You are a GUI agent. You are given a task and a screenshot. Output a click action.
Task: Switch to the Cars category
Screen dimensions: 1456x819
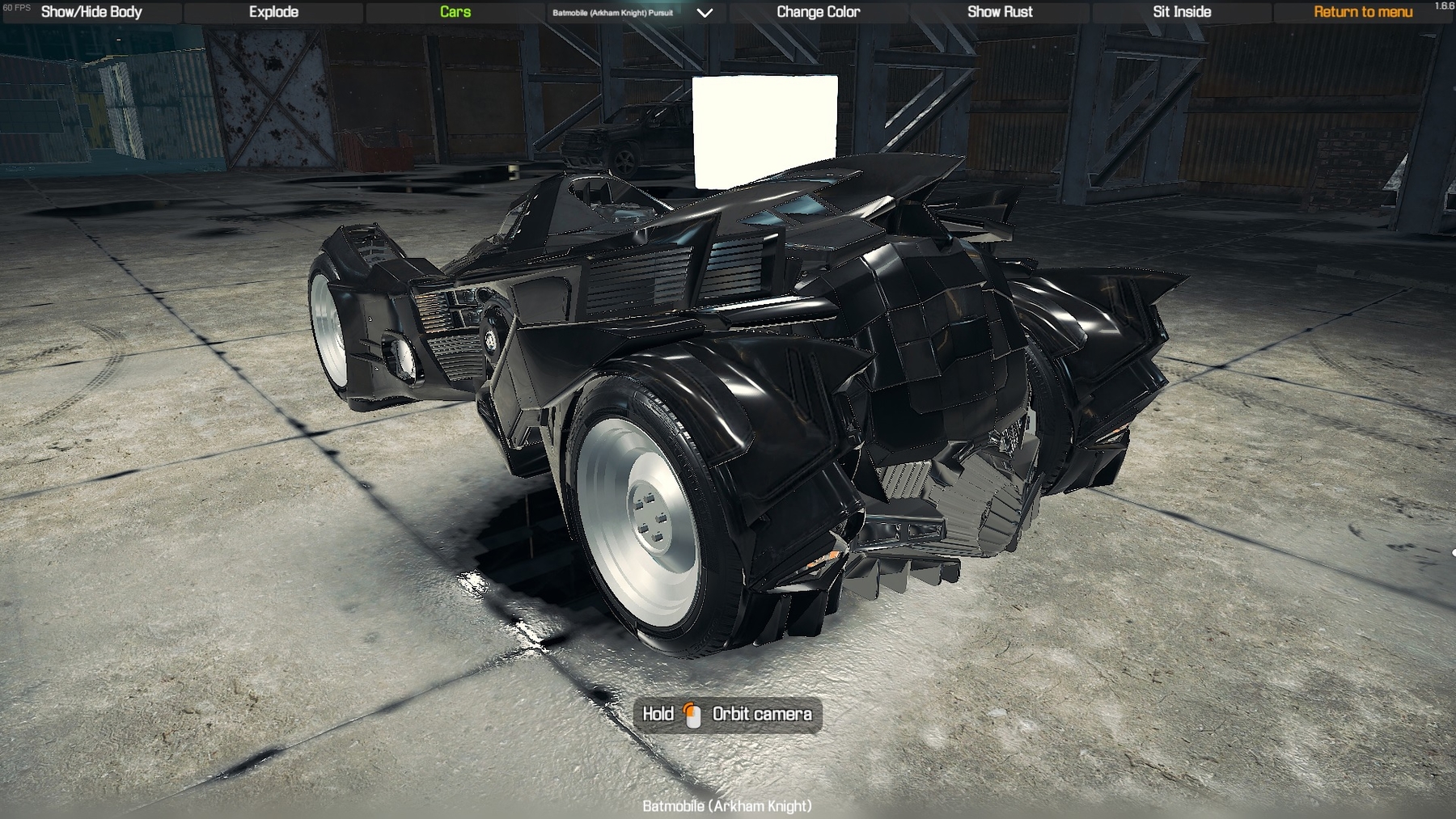pyautogui.click(x=454, y=12)
